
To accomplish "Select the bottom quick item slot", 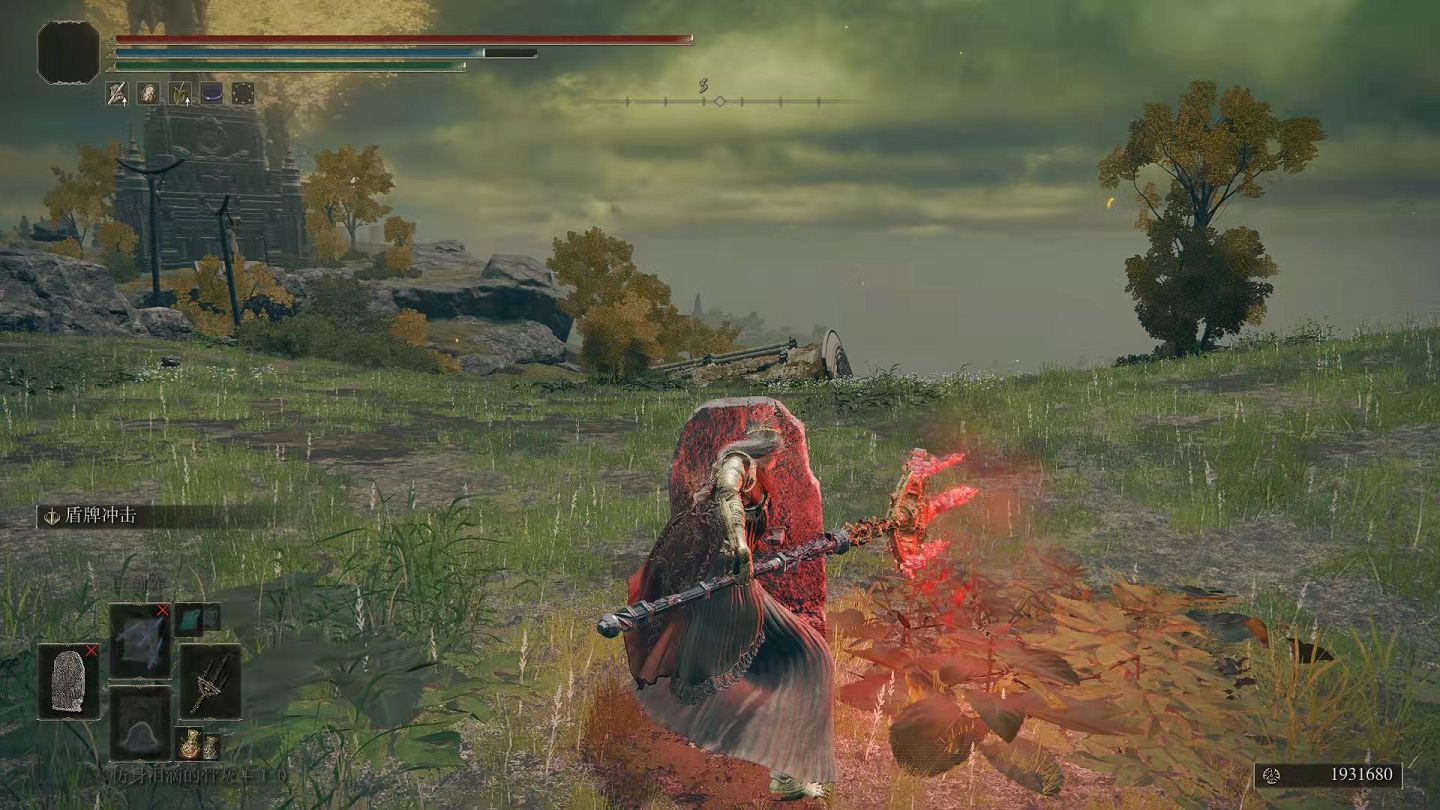I will click(x=139, y=722).
